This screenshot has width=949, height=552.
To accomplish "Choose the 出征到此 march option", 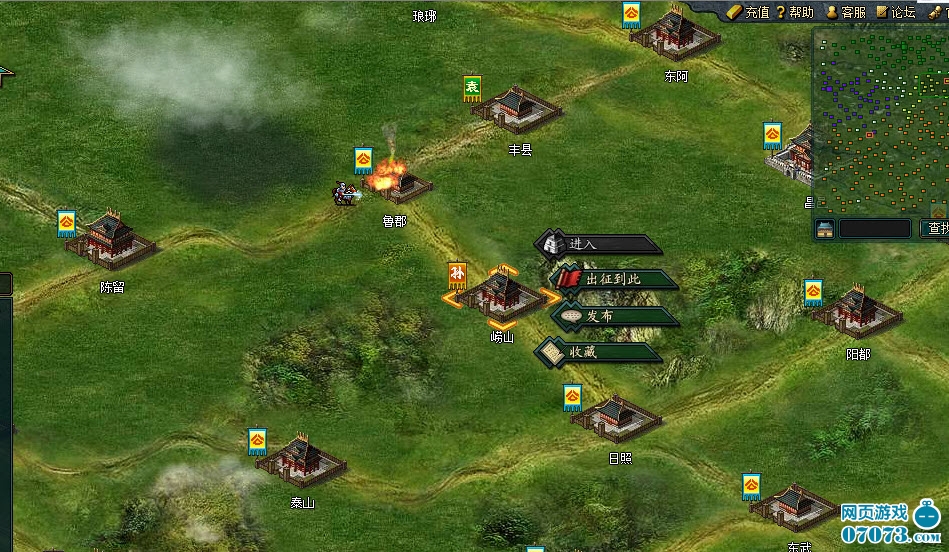I will click(x=612, y=279).
